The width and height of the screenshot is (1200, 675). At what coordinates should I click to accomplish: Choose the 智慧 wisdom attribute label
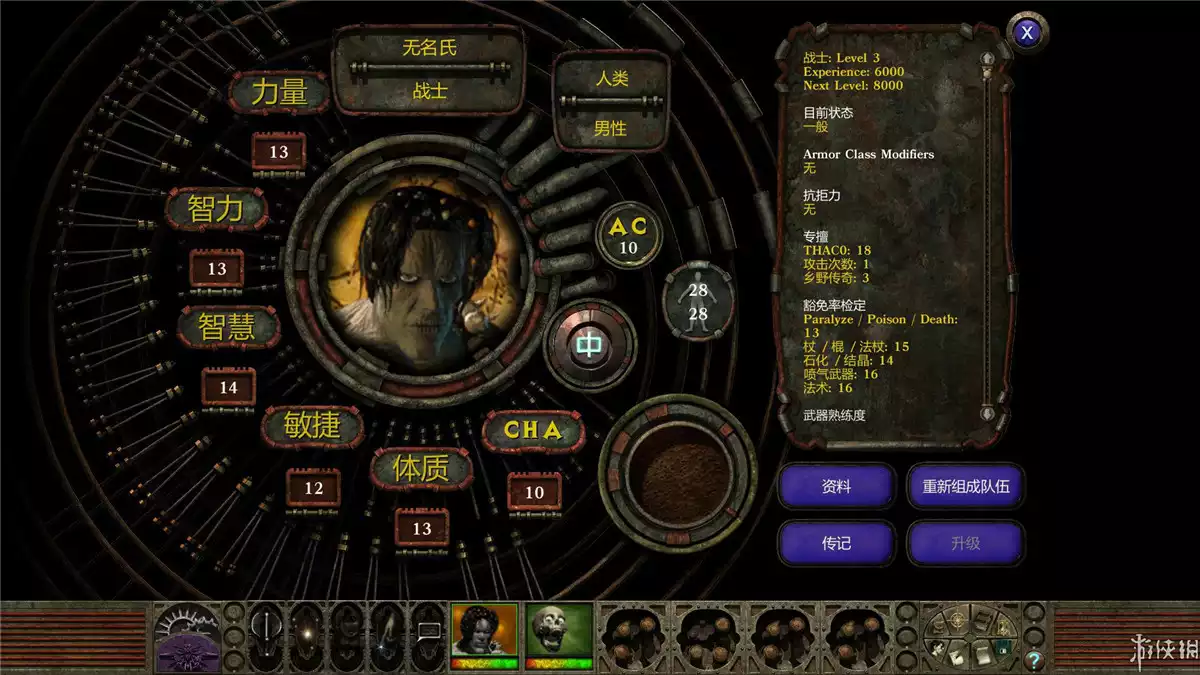(229, 327)
